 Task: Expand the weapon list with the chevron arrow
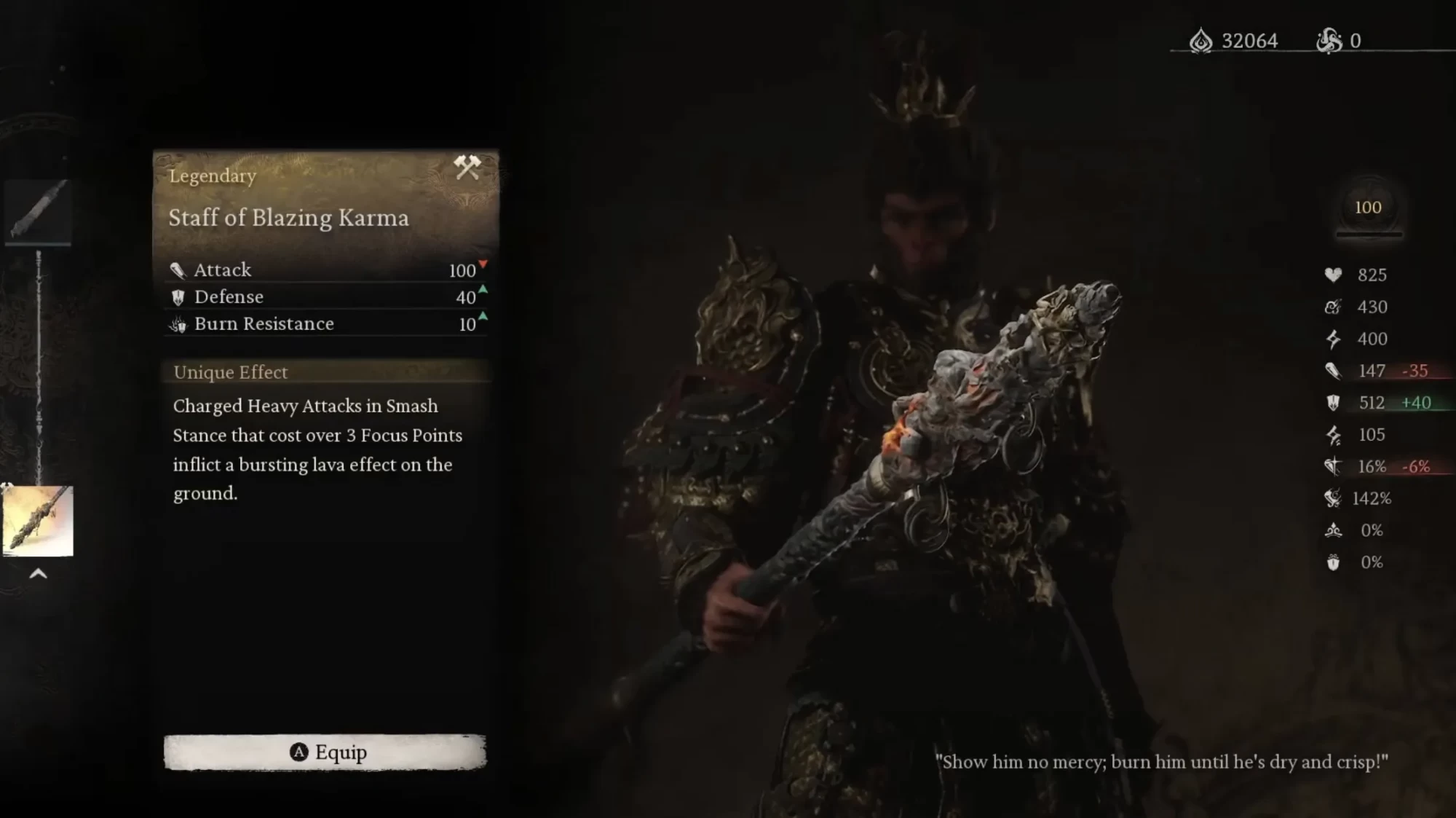(x=38, y=574)
